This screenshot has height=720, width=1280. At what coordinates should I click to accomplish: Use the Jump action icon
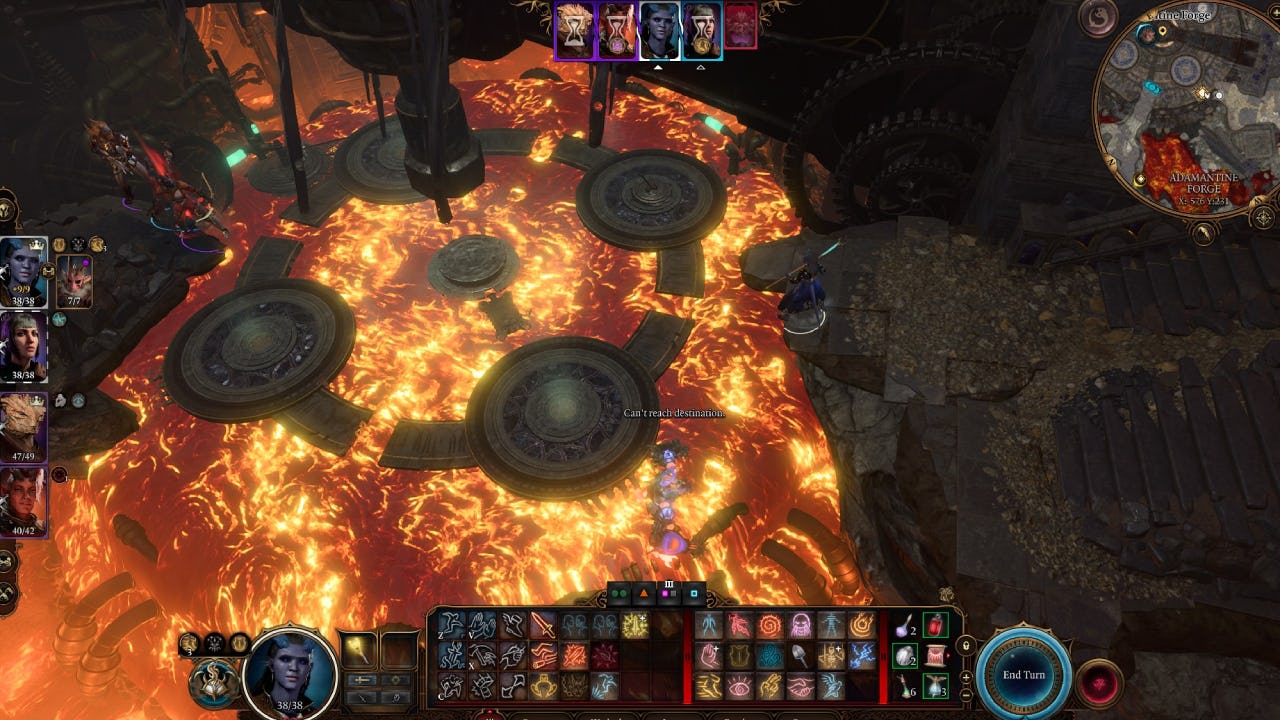[452, 626]
